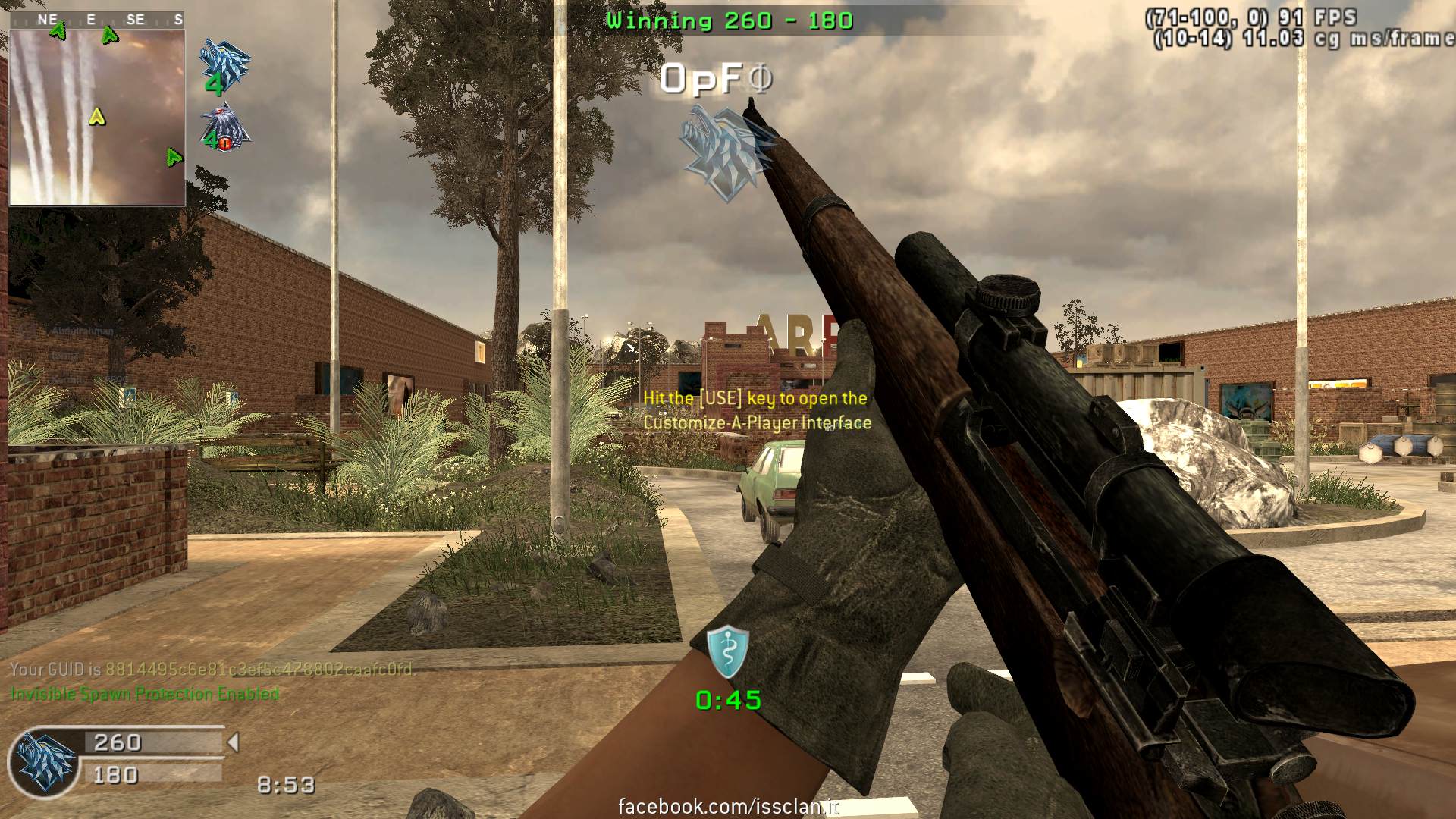Select the yellow player arrow on the minimap

(96, 116)
